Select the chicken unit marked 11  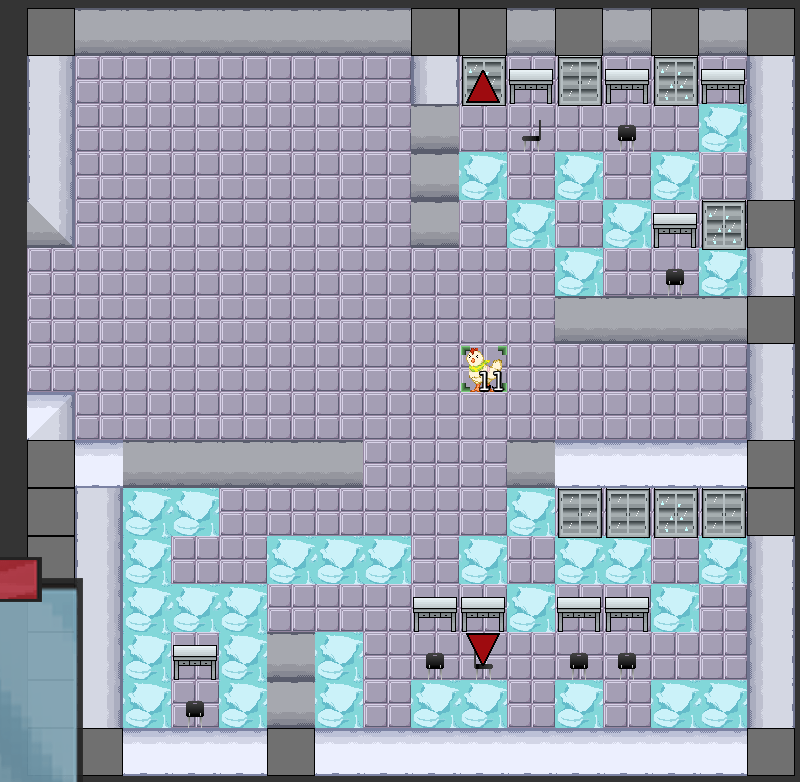click(484, 368)
